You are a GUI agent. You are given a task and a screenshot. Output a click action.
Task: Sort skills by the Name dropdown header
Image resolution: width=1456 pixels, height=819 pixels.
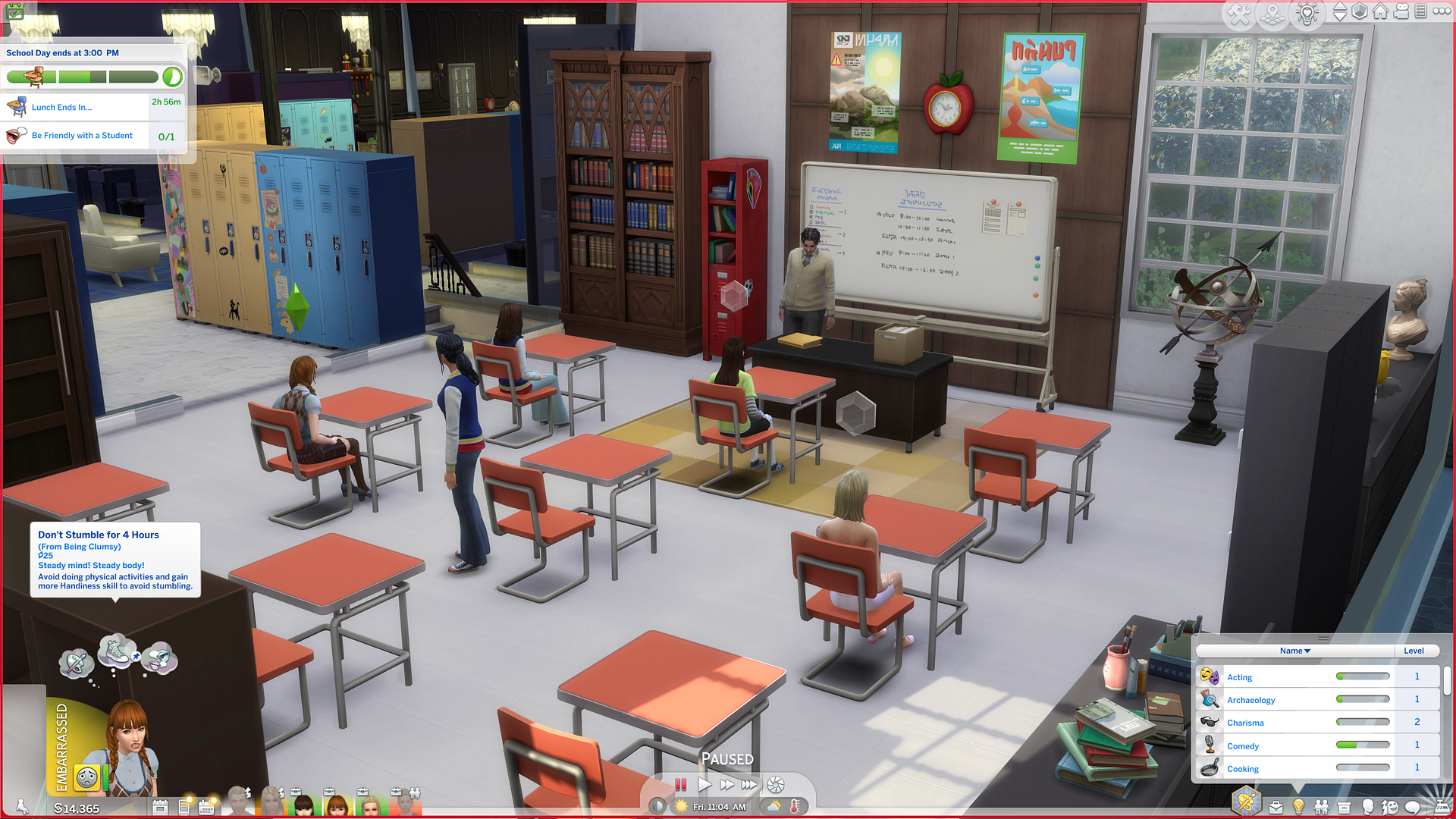1294,651
